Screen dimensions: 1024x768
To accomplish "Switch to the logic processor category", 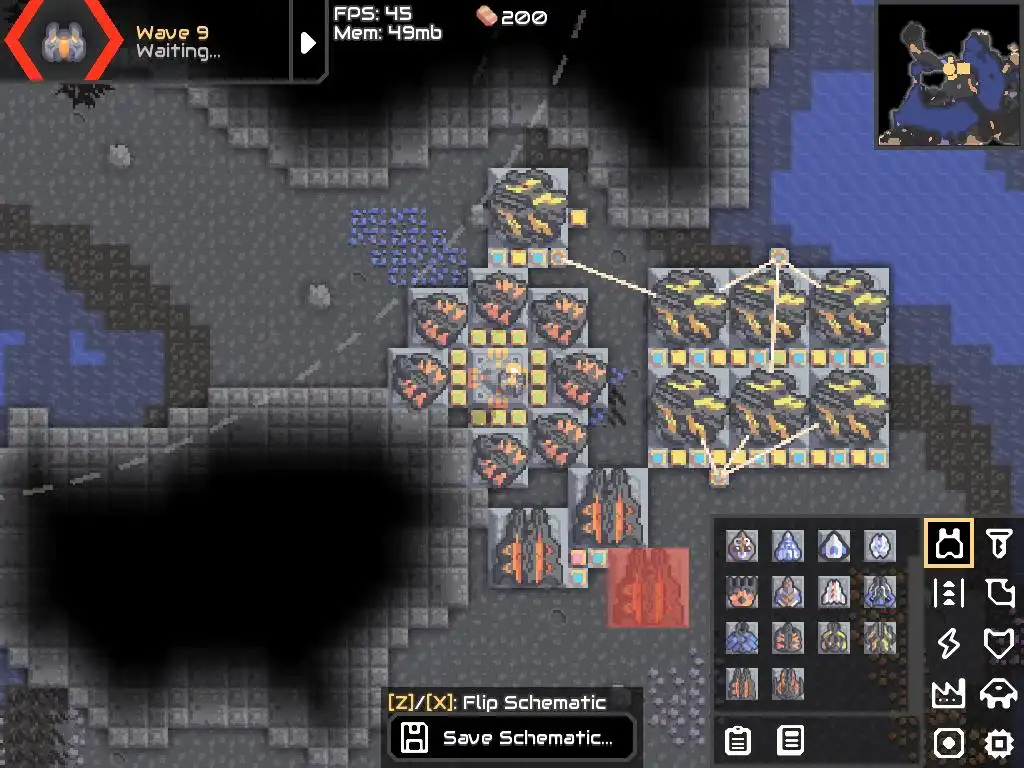I will [x=998, y=743].
